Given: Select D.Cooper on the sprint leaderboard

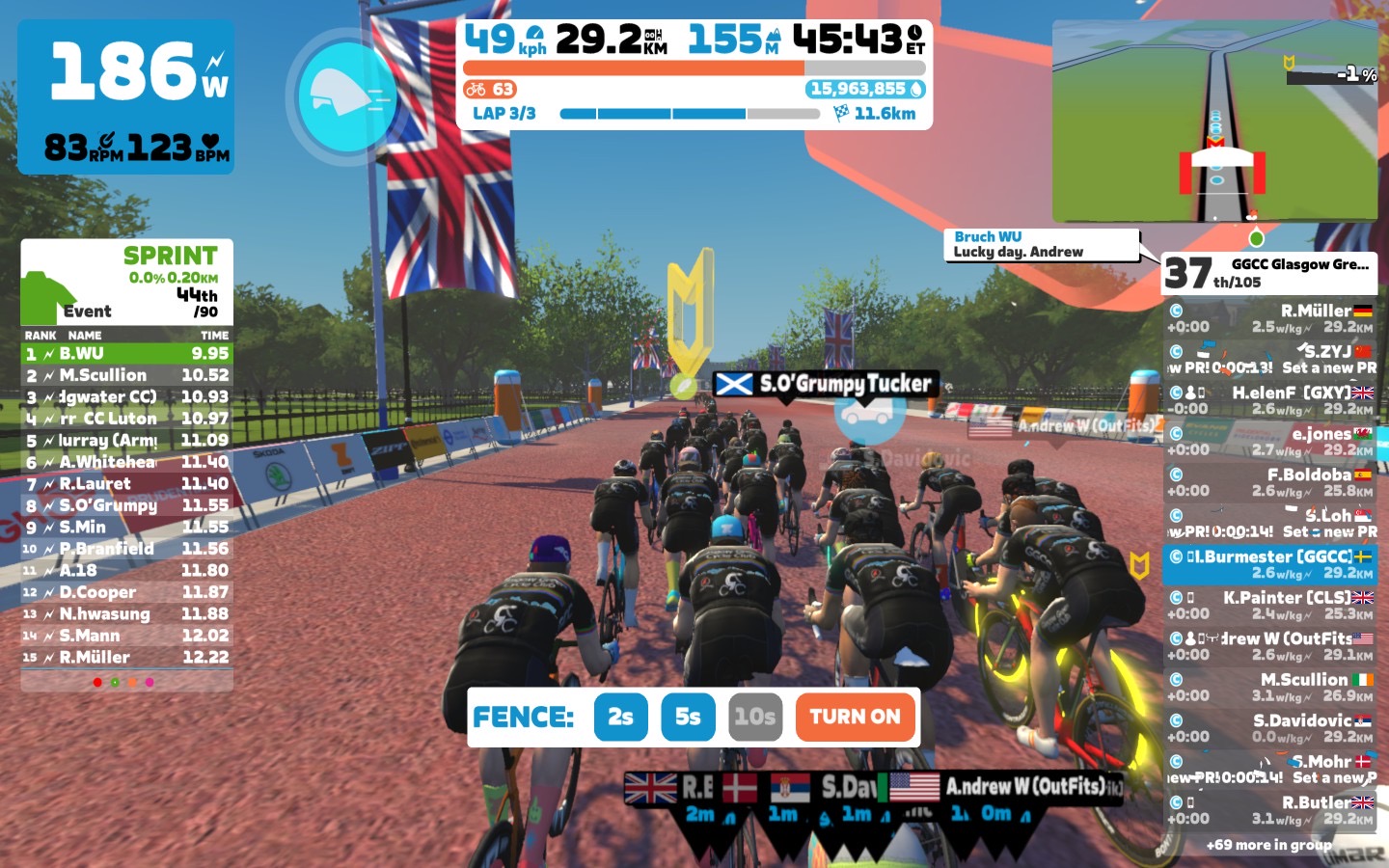Looking at the screenshot, I should 126,592.
